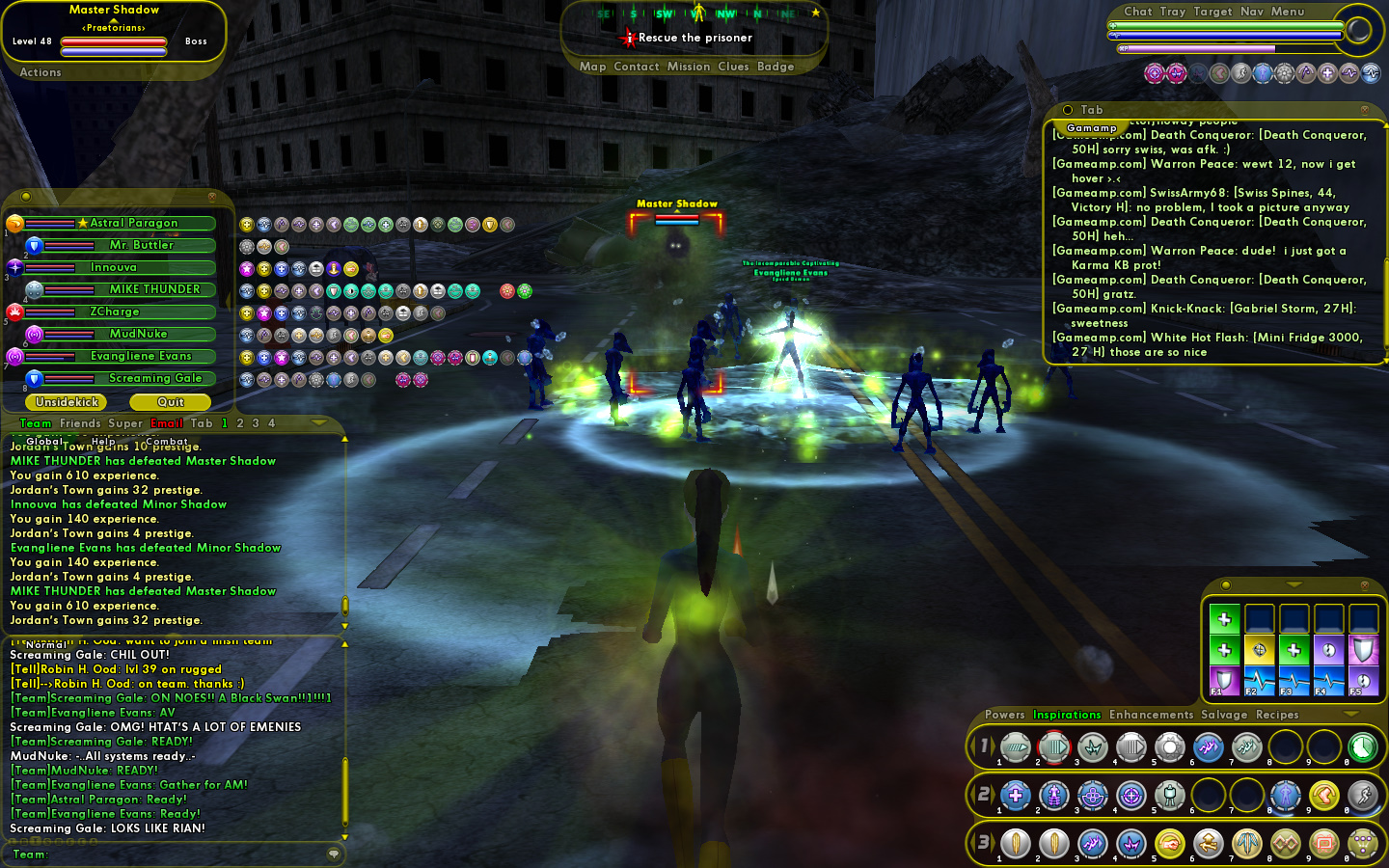The height and width of the screenshot is (868, 1389).
Task: Open the Tray option in top bar
Action: (x=1172, y=12)
